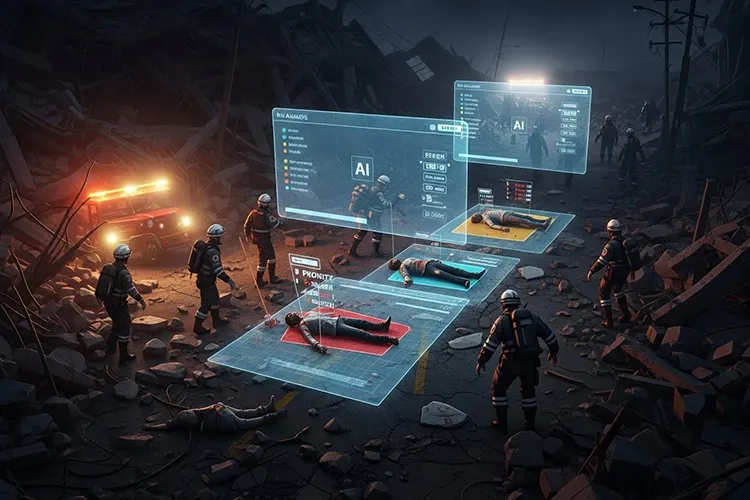750x500 pixels.
Task: Click the AI icon on the larger holographic panel
Action: (362, 167)
